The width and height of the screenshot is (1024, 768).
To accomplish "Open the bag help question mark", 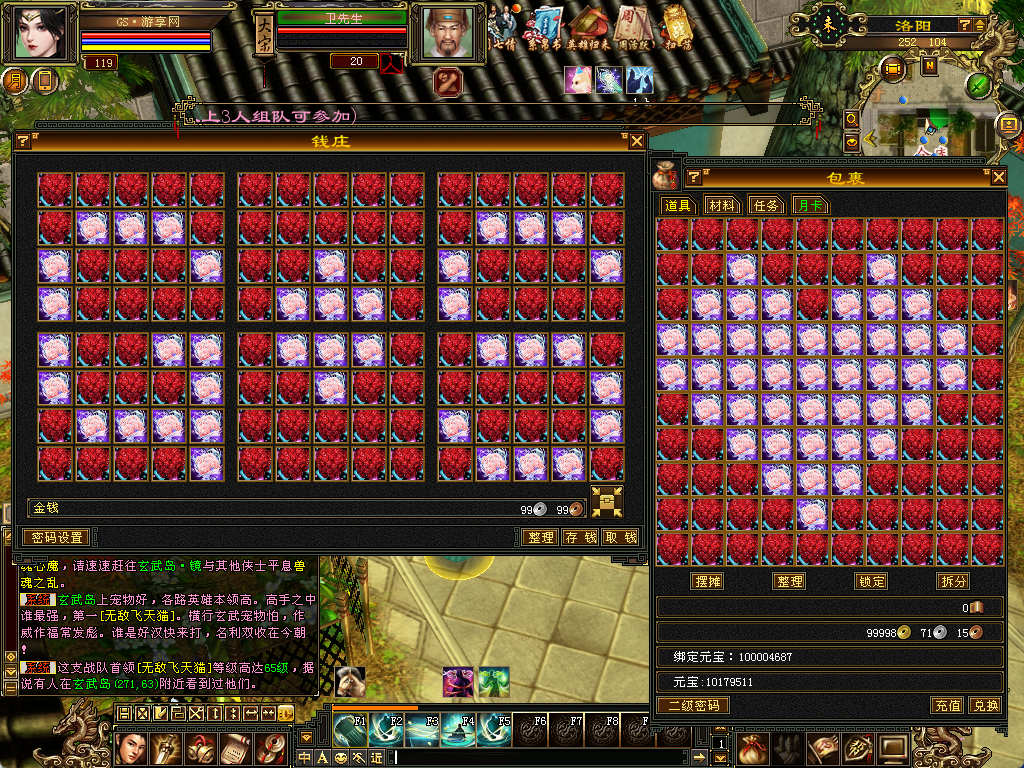I will (x=694, y=177).
